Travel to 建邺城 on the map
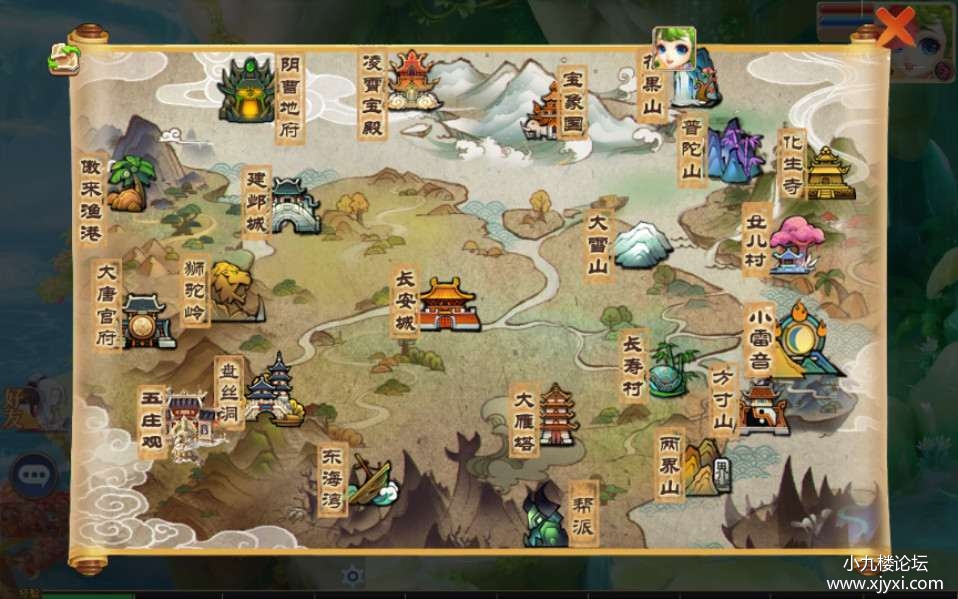 click(294, 206)
